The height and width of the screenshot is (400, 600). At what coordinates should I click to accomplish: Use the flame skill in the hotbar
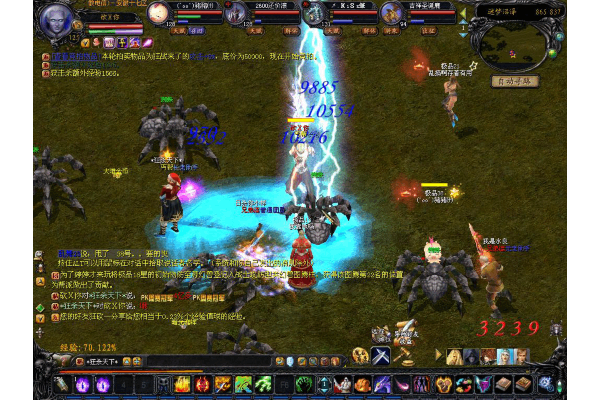[183, 384]
